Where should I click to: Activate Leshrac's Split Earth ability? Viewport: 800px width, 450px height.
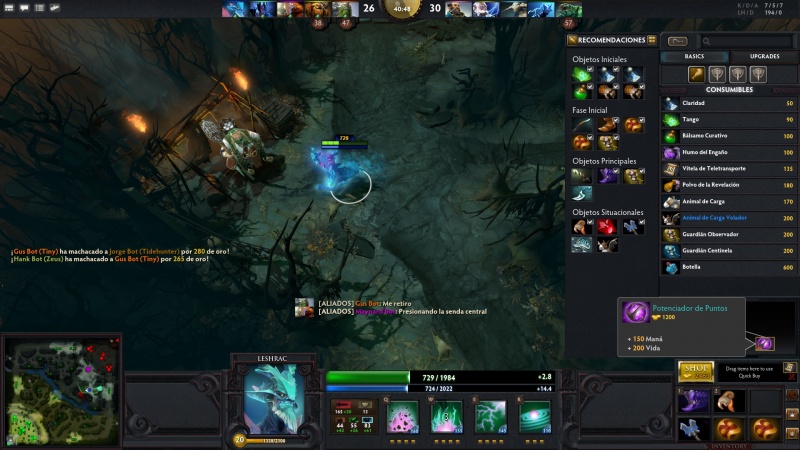403,416
